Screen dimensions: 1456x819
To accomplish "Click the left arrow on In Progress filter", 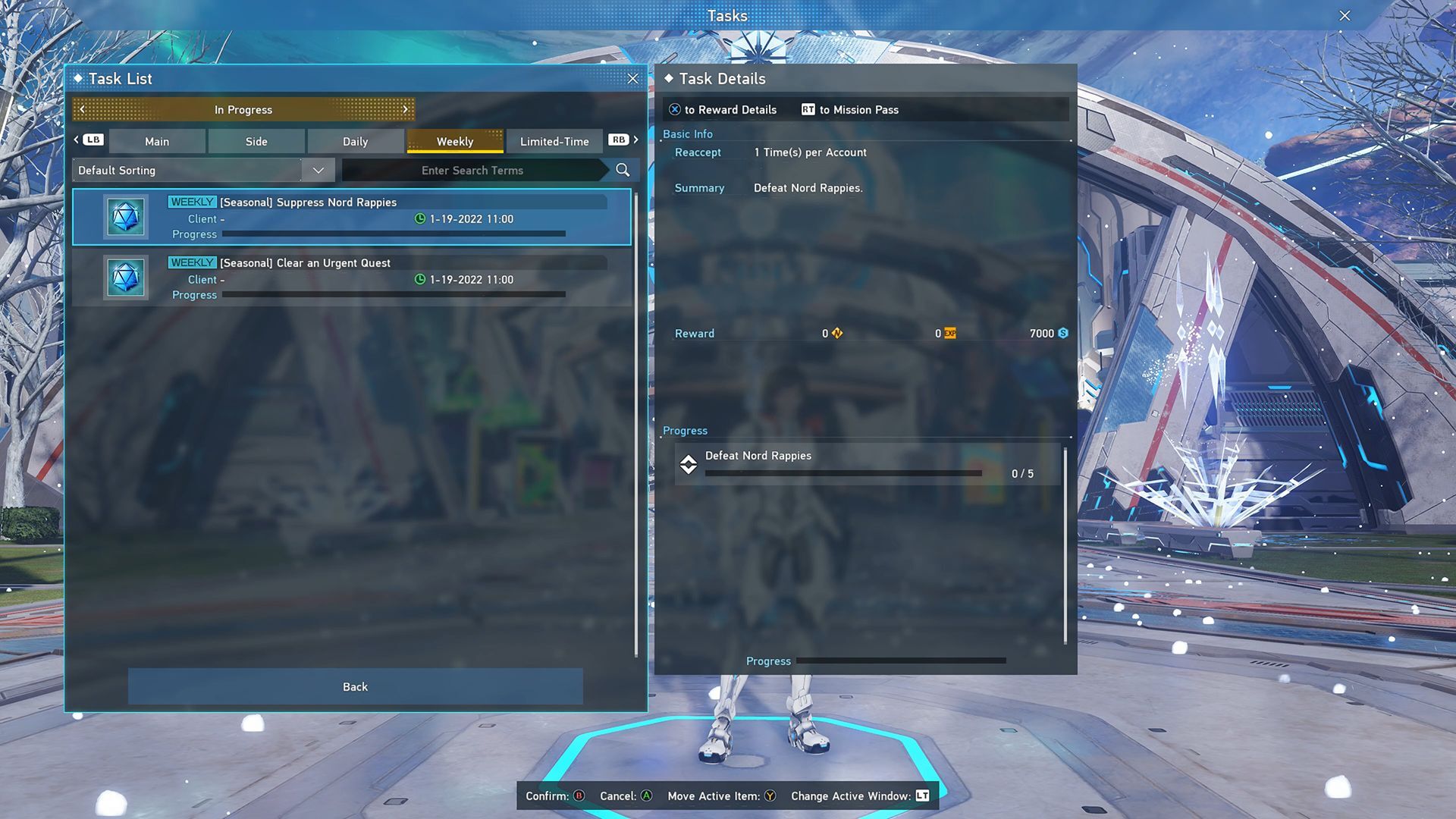I will click(x=81, y=109).
